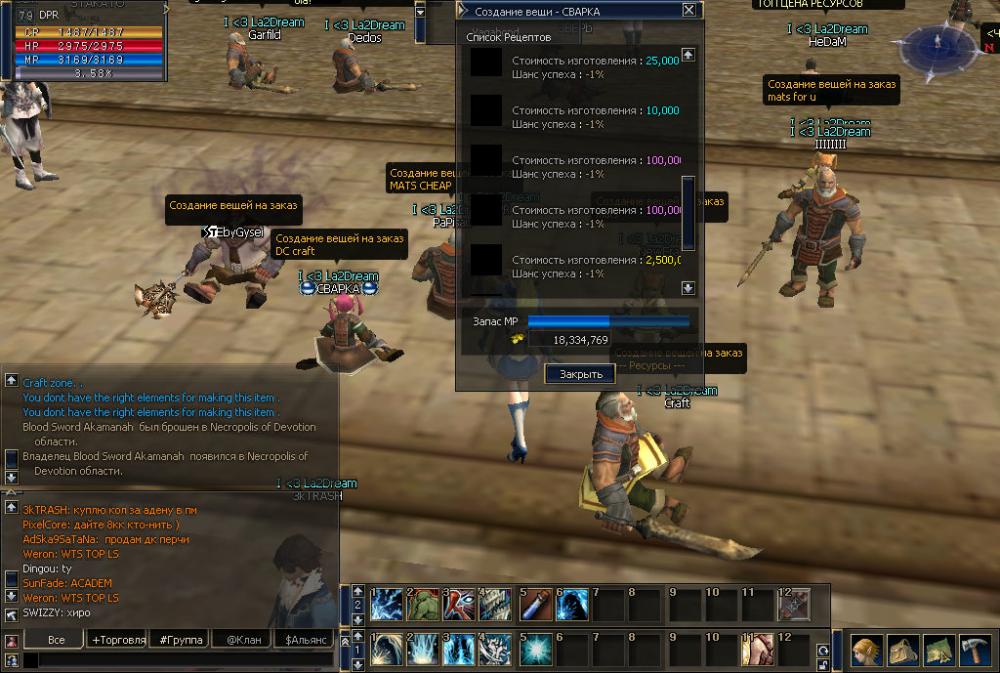Click the hammer icon in the menu bar
This screenshot has height=673, width=1000.
pyautogui.click(x=975, y=650)
